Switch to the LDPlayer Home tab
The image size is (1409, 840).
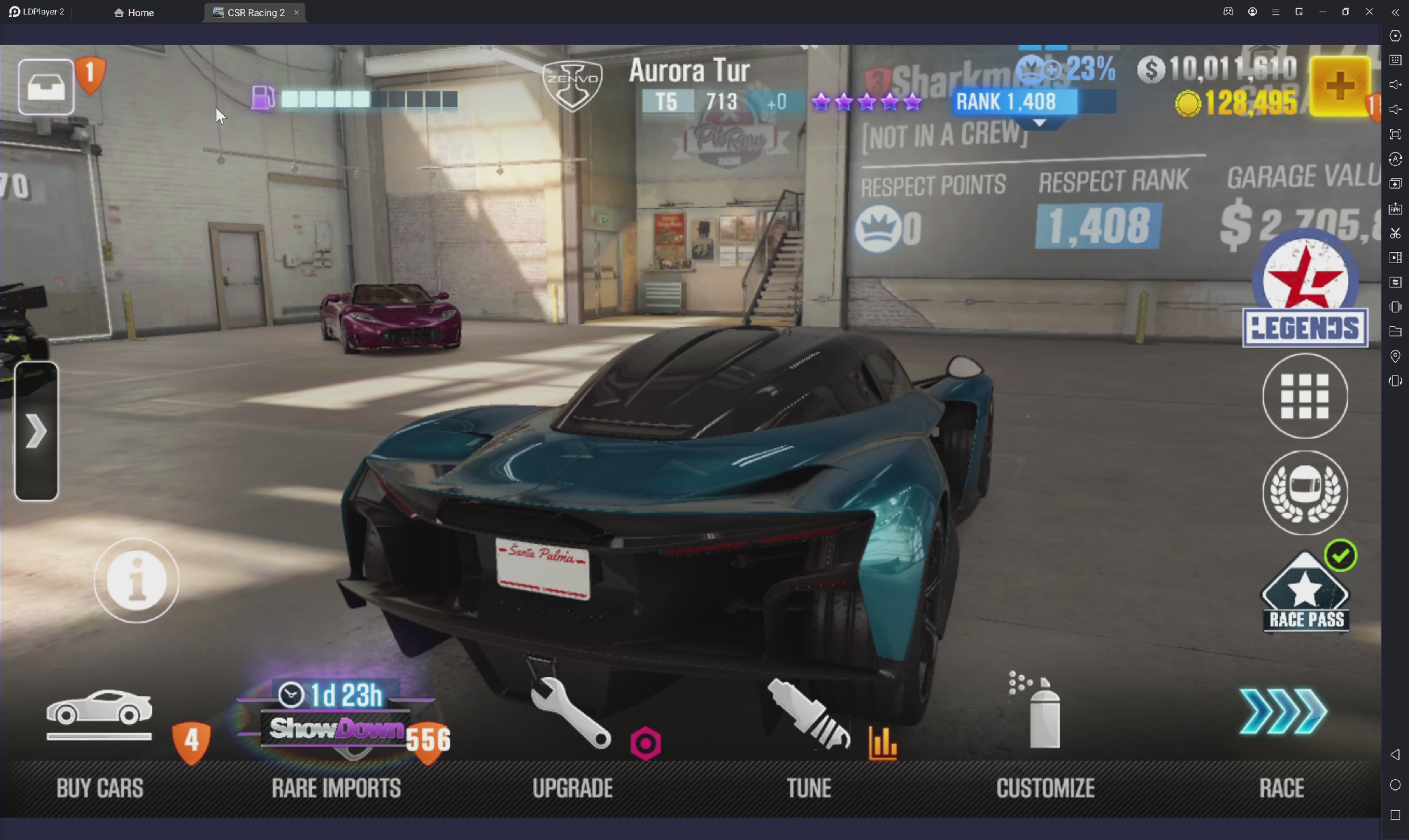click(134, 12)
